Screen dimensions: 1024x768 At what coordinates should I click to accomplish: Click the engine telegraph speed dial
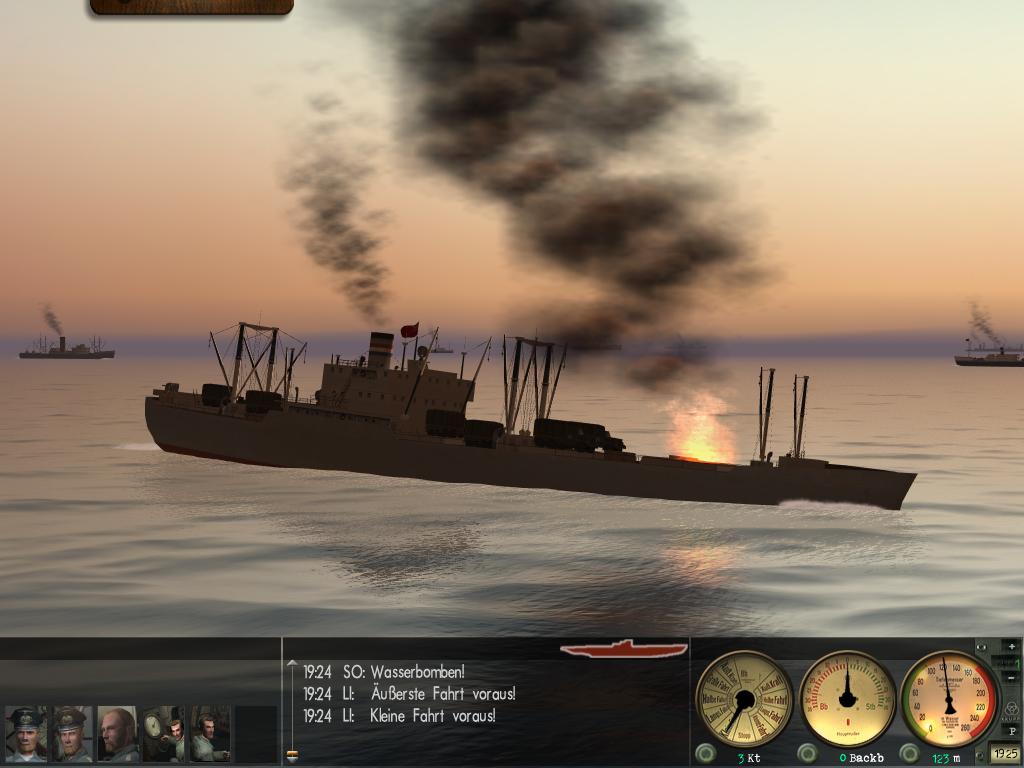pyautogui.click(x=744, y=699)
